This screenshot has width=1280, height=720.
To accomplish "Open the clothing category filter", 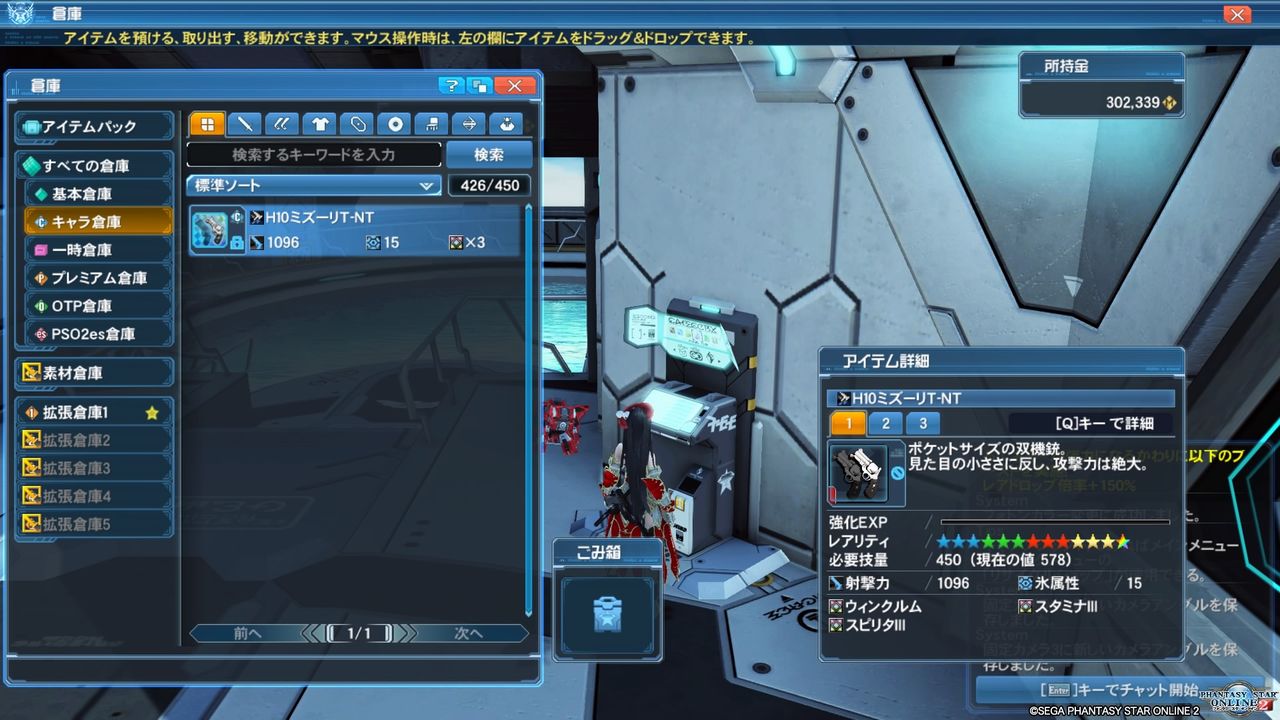I will click(x=319, y=124).
